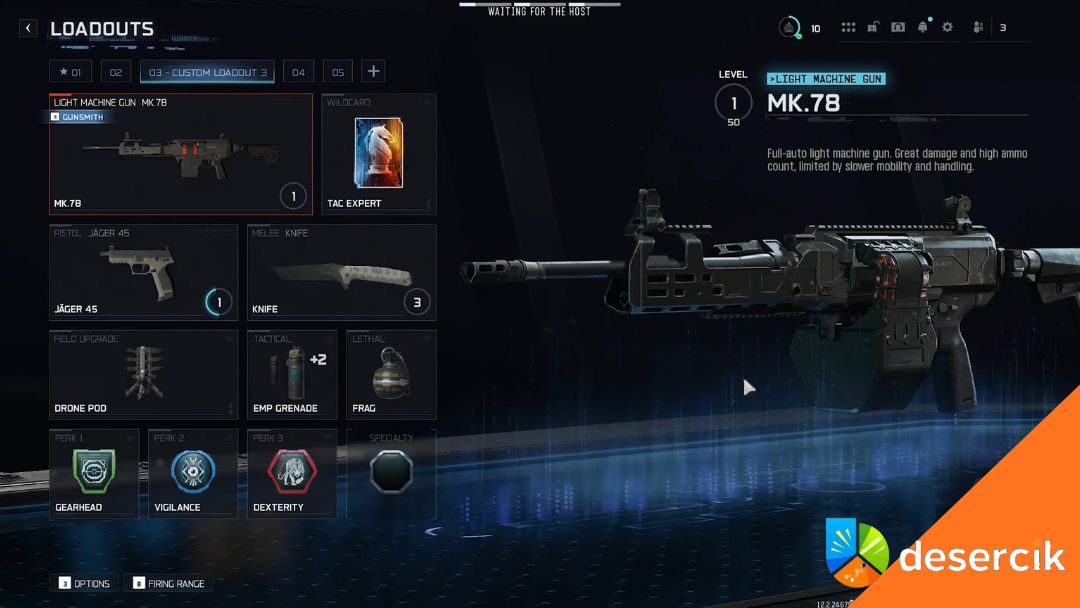Select the Dexterity perk 3 slot

click(x=292, y=473)
